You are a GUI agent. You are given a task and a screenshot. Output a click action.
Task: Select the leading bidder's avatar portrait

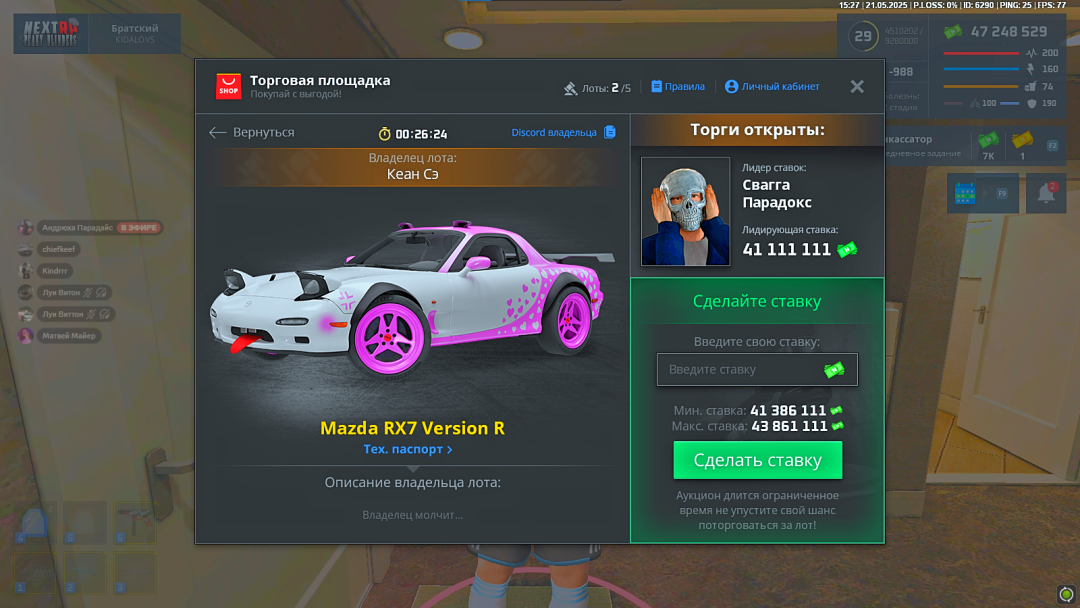click(686, 211)
